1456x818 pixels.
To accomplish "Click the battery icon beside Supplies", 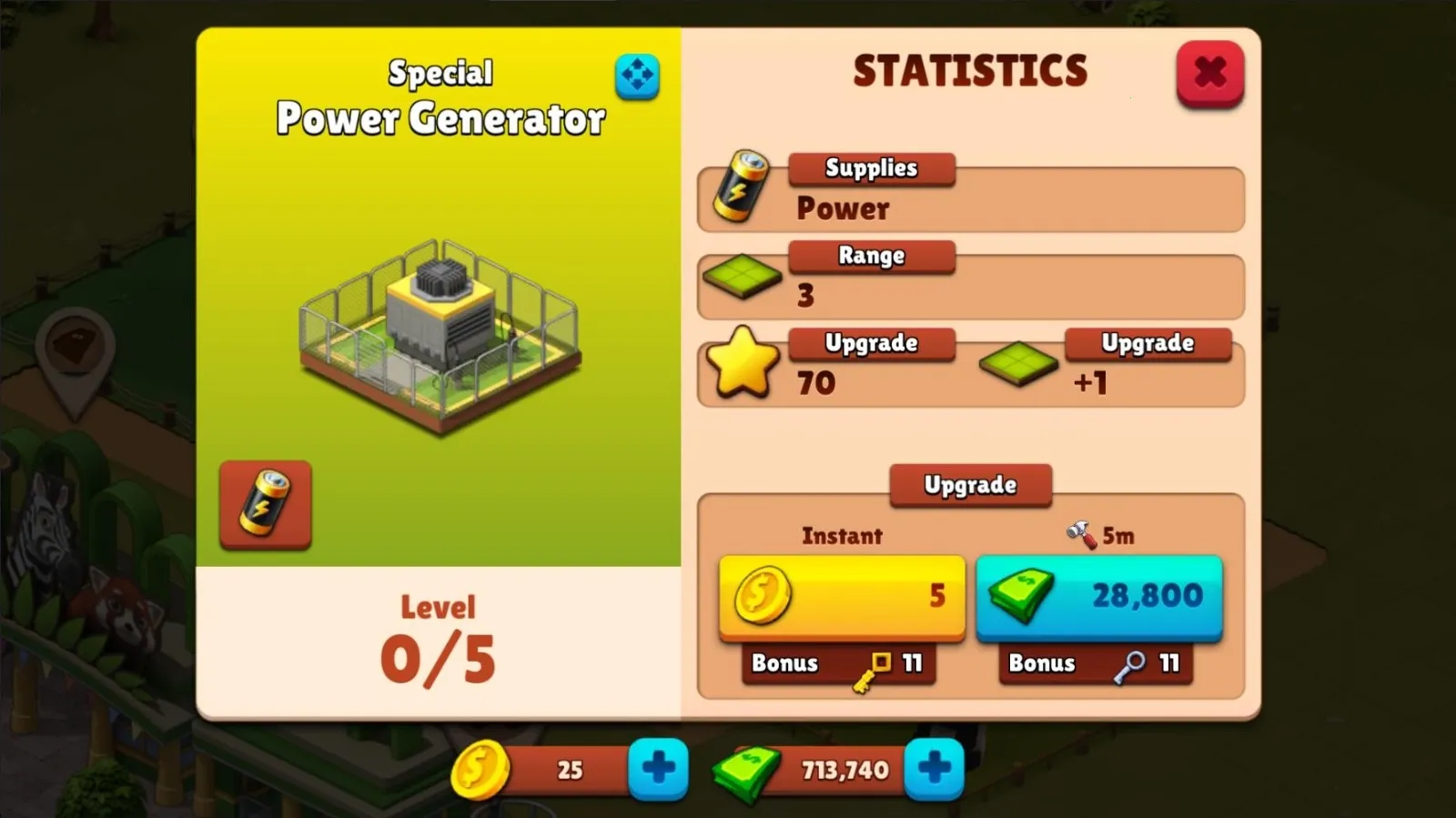I will [740, 188].
